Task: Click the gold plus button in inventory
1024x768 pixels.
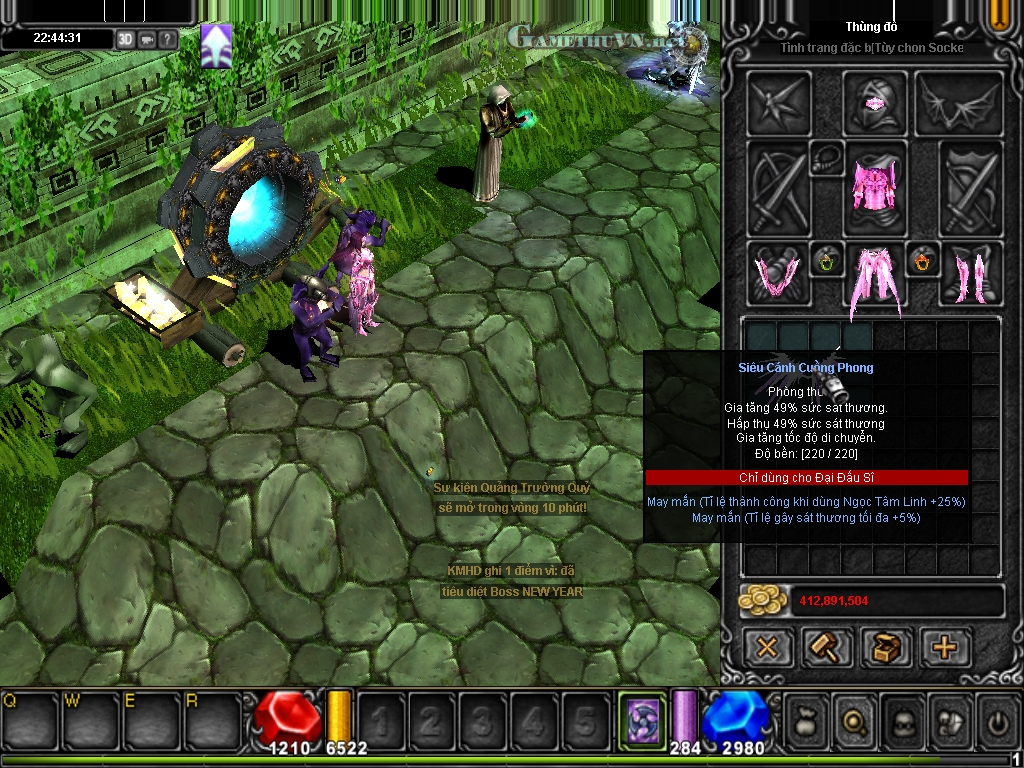Action: pyautogui.click(x=945, y=647)
